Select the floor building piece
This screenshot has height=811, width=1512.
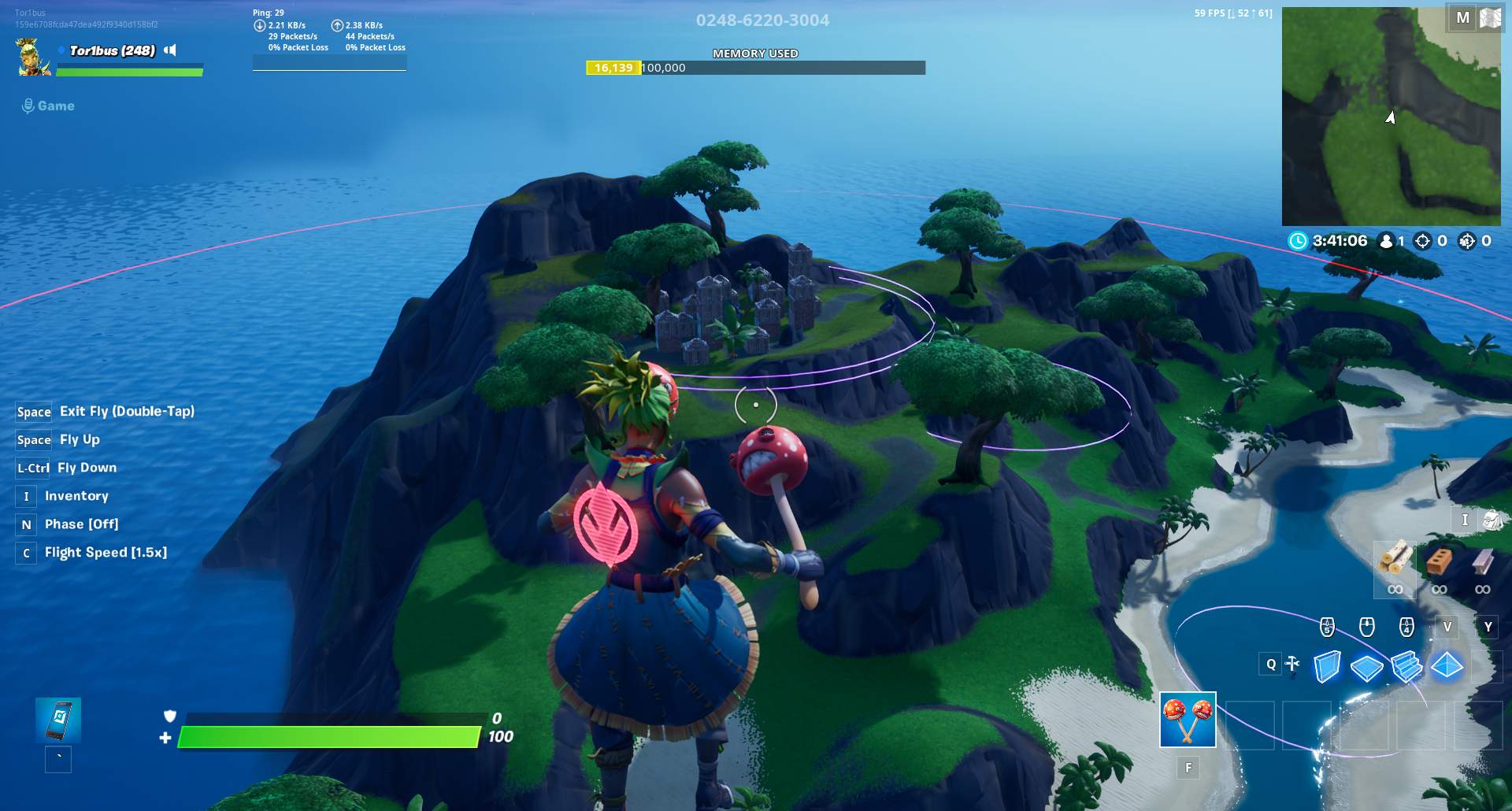click(1366, 668)
